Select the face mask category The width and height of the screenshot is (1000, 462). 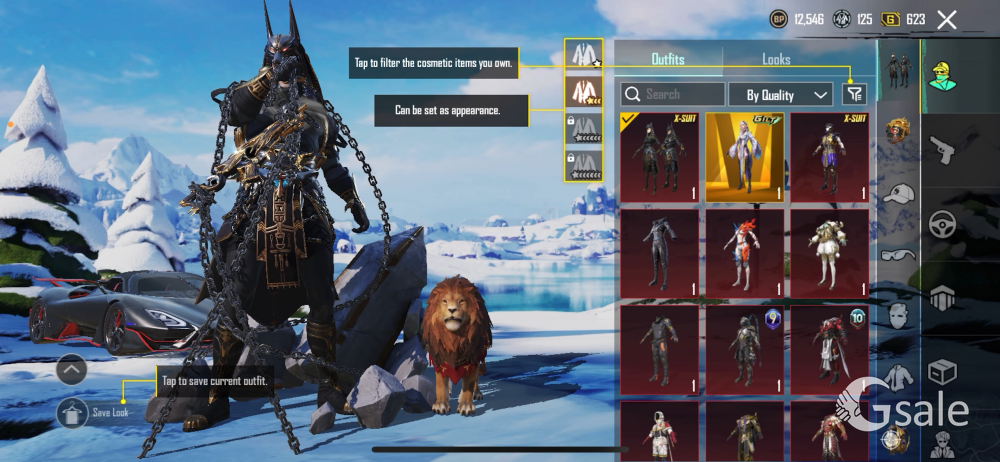[x=897, y=316]
